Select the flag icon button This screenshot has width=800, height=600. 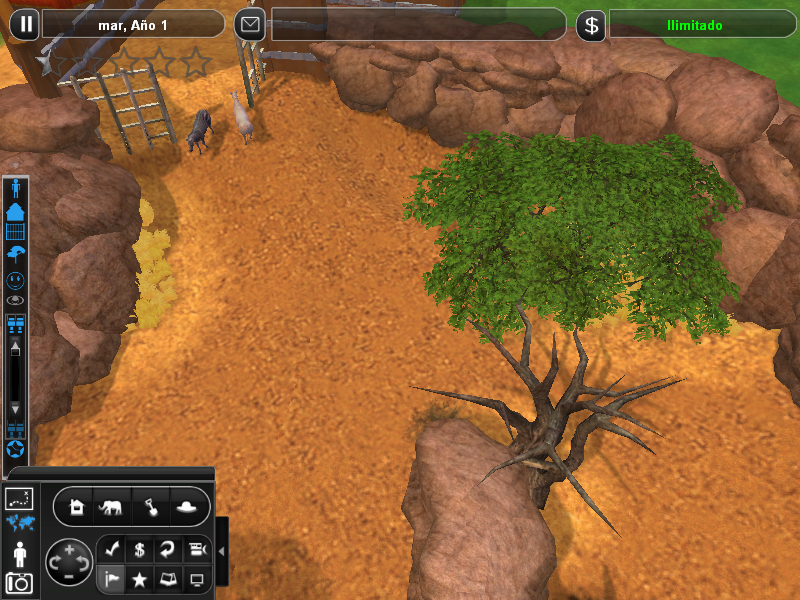pos(112,578)
